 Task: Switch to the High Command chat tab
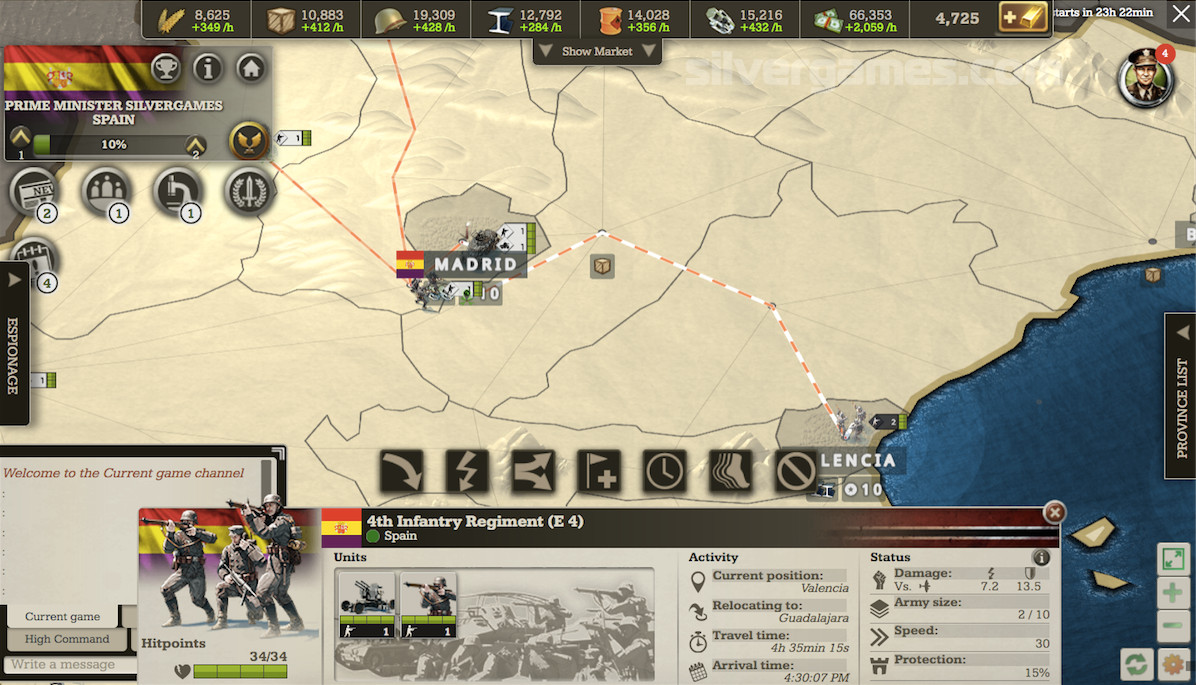click(67, 639)
